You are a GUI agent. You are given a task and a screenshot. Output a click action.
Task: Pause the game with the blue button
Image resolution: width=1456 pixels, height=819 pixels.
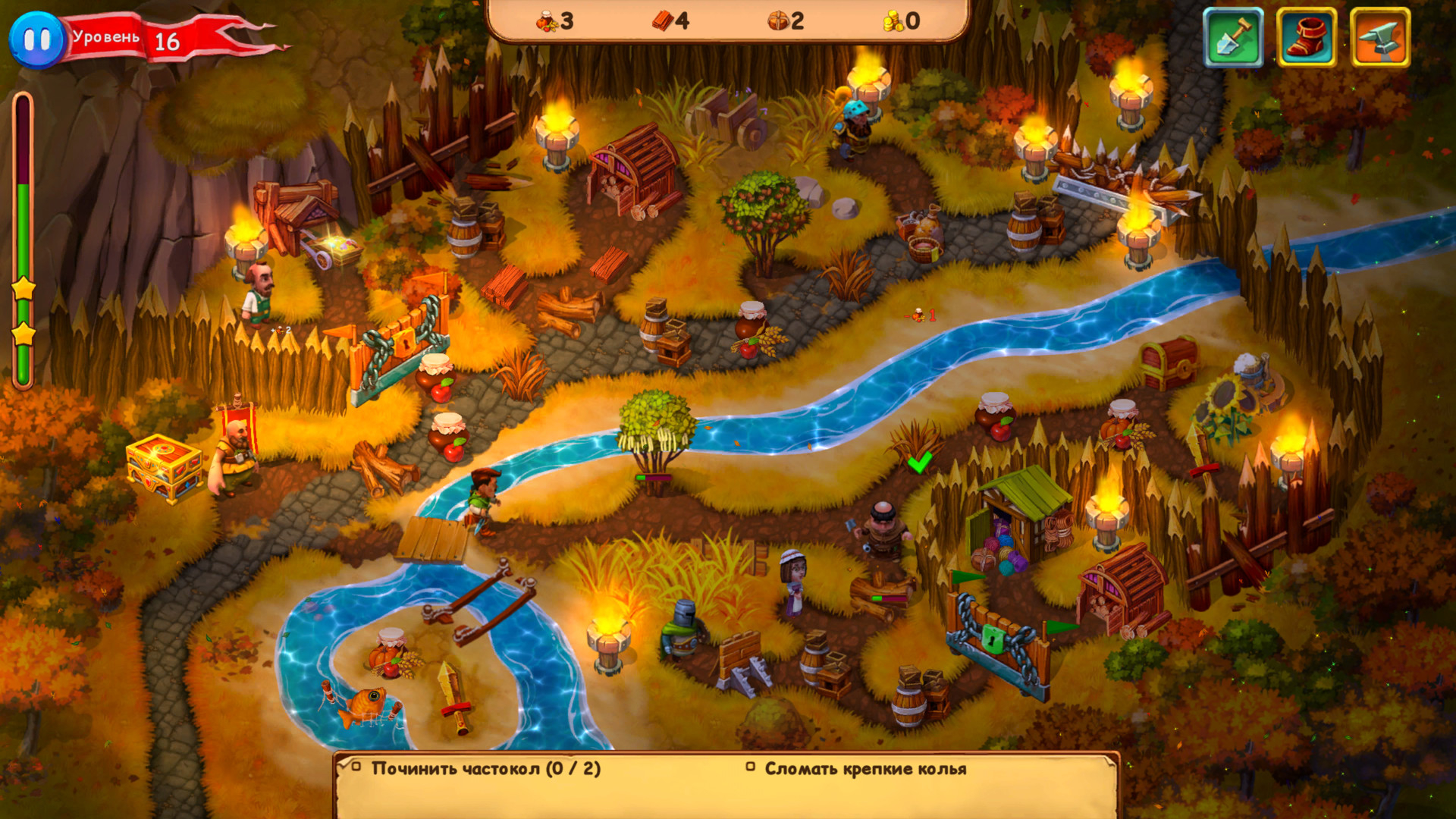36,39
